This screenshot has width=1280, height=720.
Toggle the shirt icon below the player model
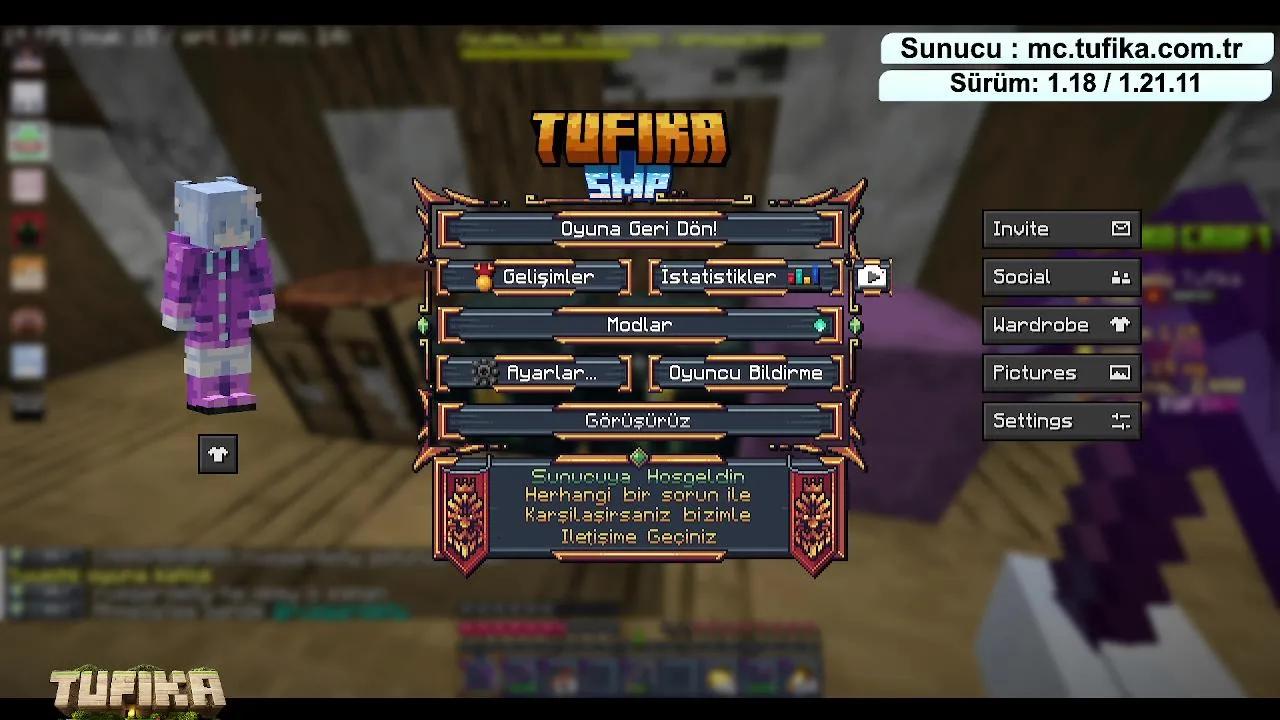point(217,454)
